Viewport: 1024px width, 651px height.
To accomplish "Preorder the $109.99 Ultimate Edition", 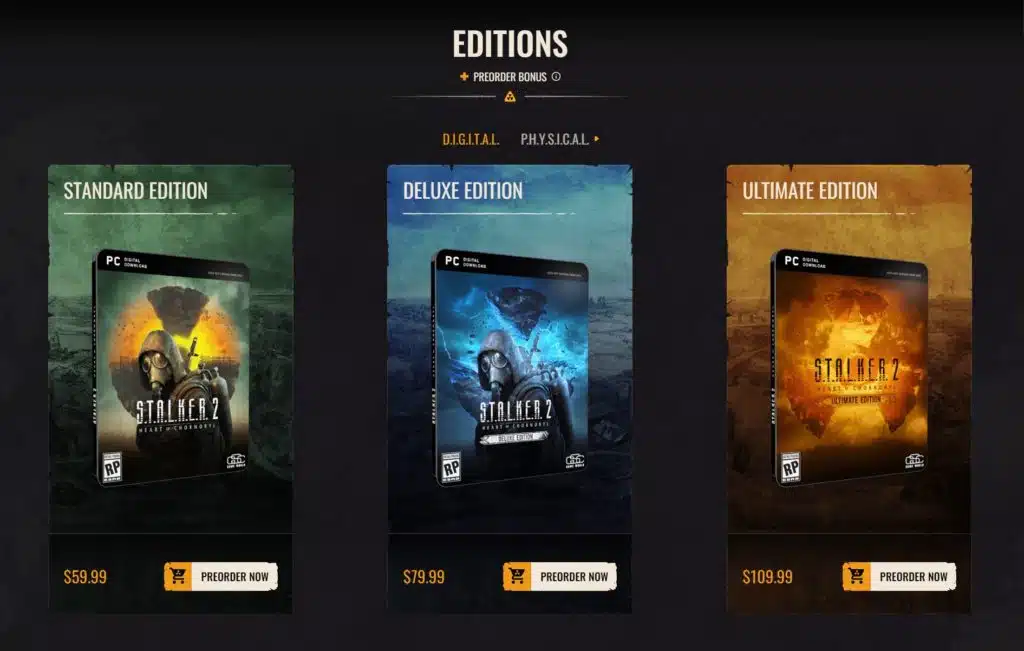I will click(x=899, y=576).
